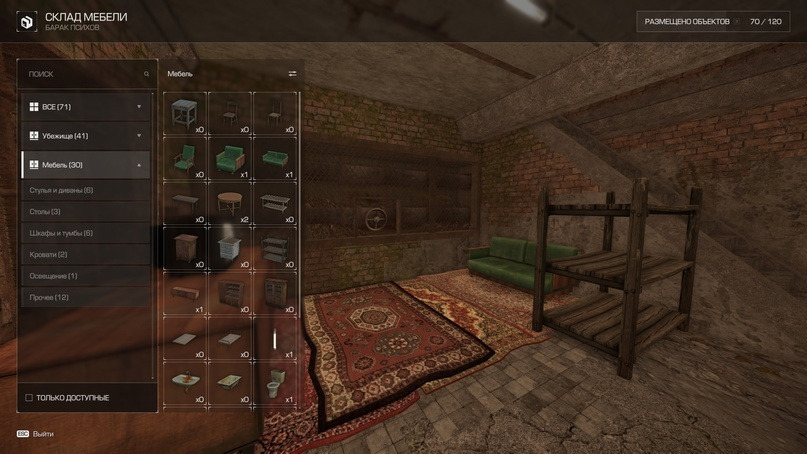
Task: Click the search field labeled ПОИСК
Action: 85,74
